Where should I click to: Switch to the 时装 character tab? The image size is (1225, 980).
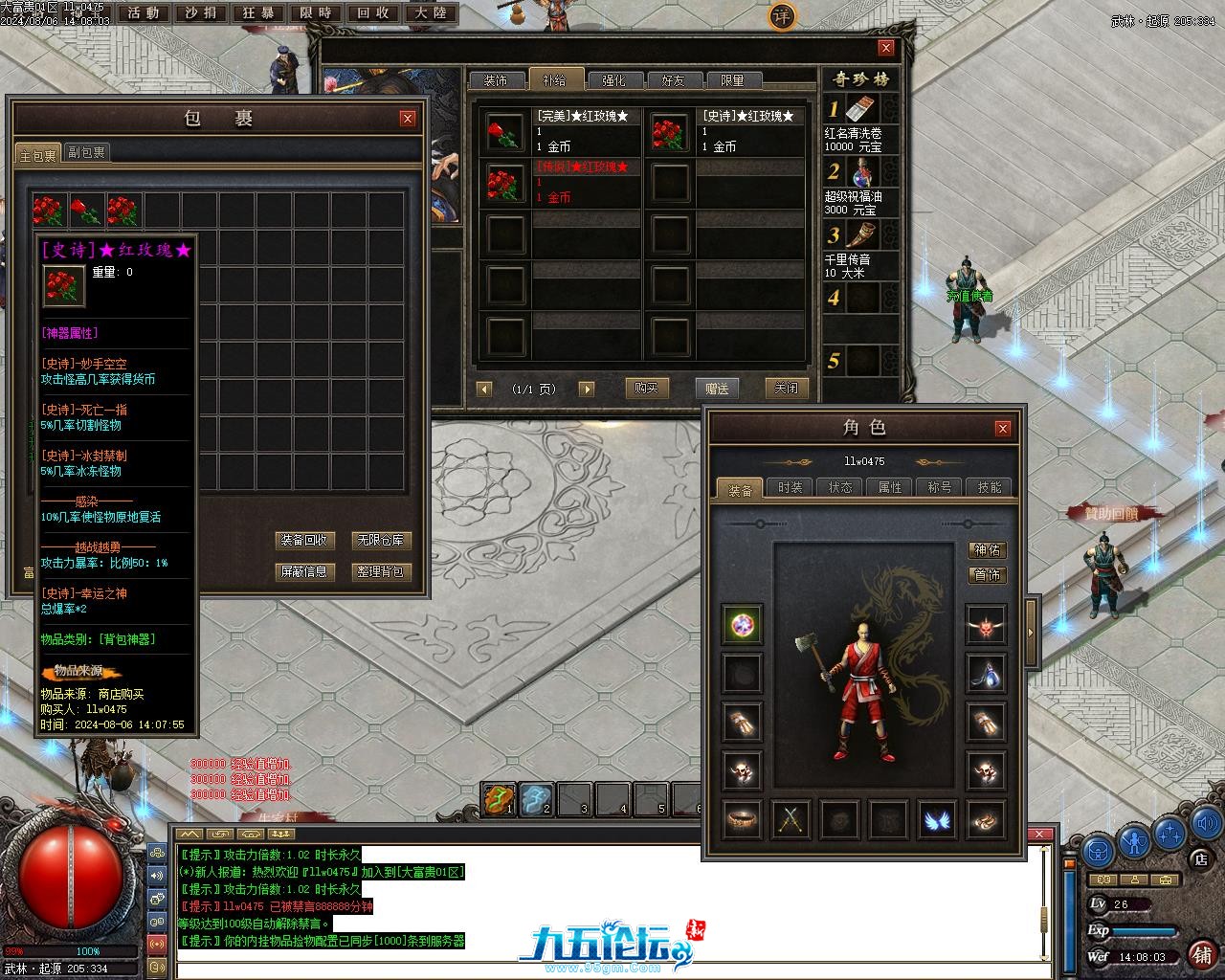pos(791,487)
